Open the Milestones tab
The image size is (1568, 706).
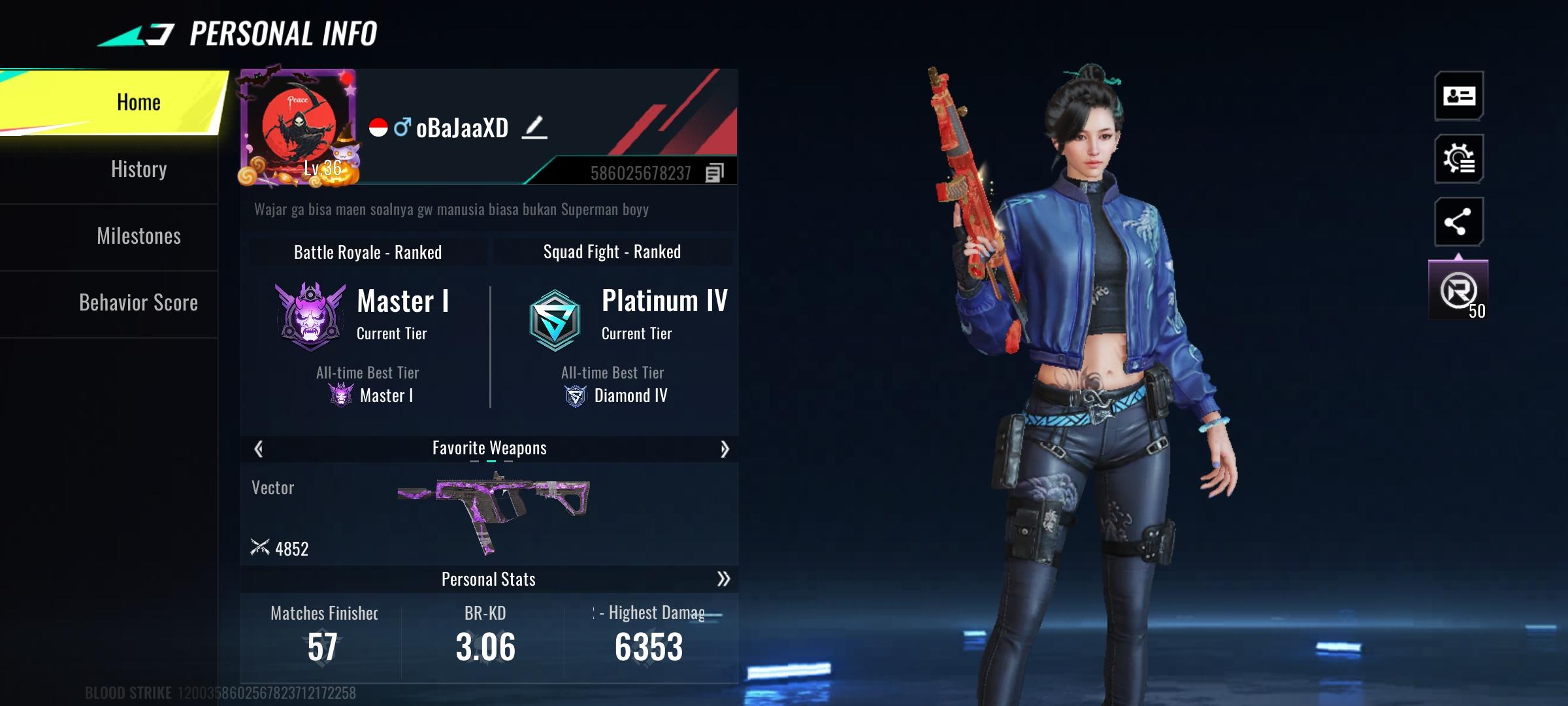[x=139, y=236]
